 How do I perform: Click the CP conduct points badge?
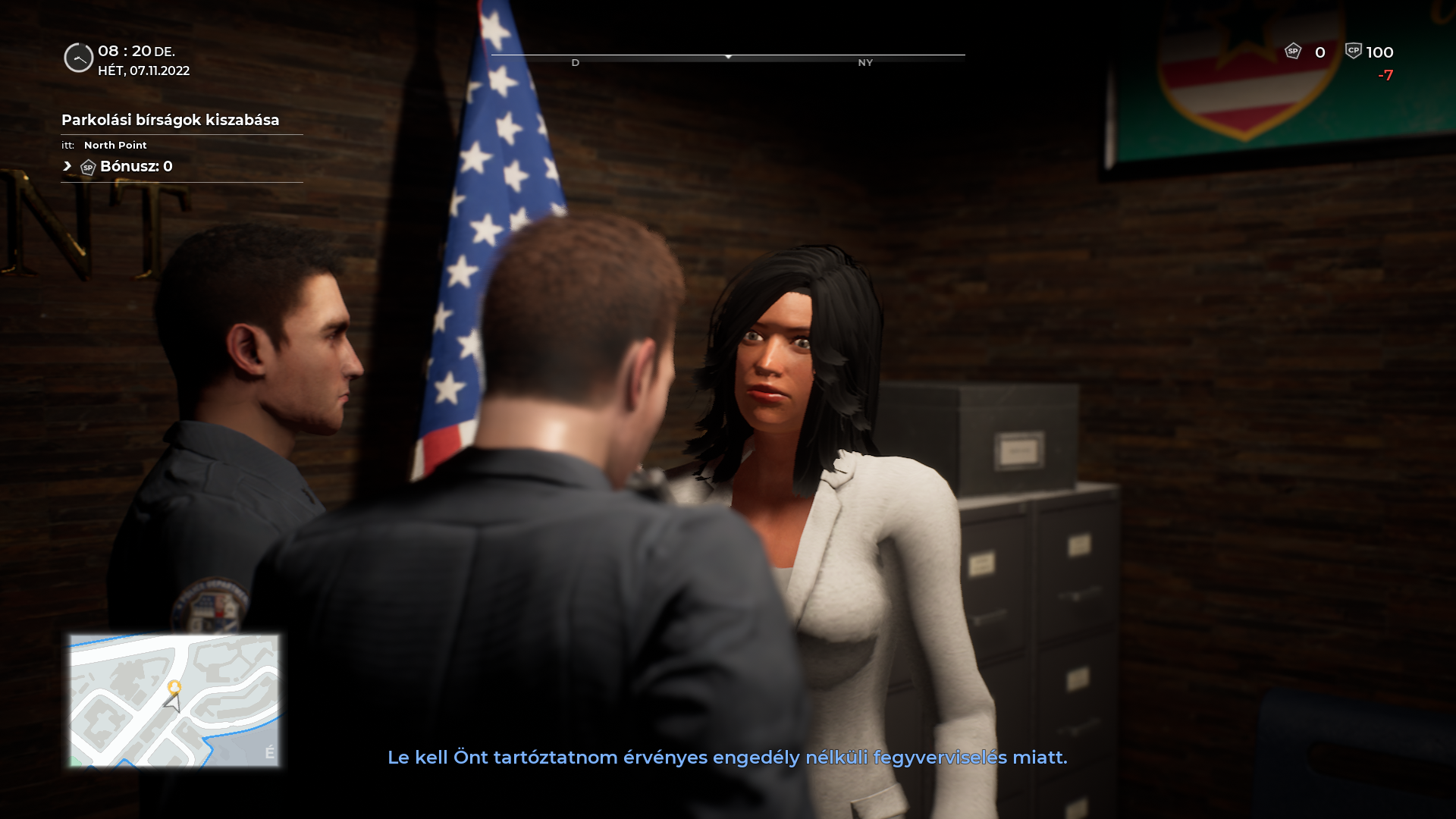pyautogui.click(x=1354, y=51)
